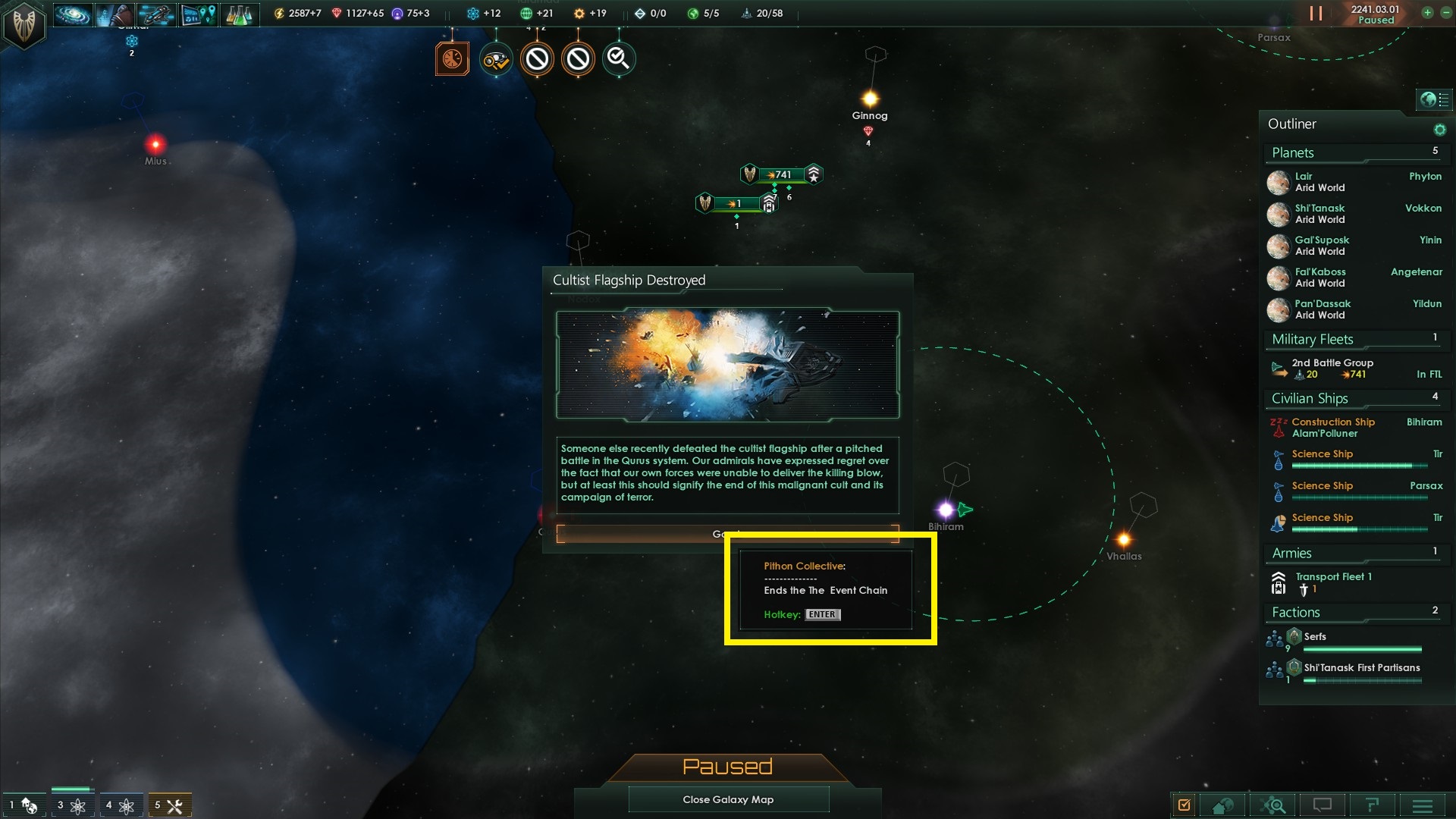Click the orange prohibition notification bubble
This screenshot has width=1456, height=819.
[x=538, y=58]
